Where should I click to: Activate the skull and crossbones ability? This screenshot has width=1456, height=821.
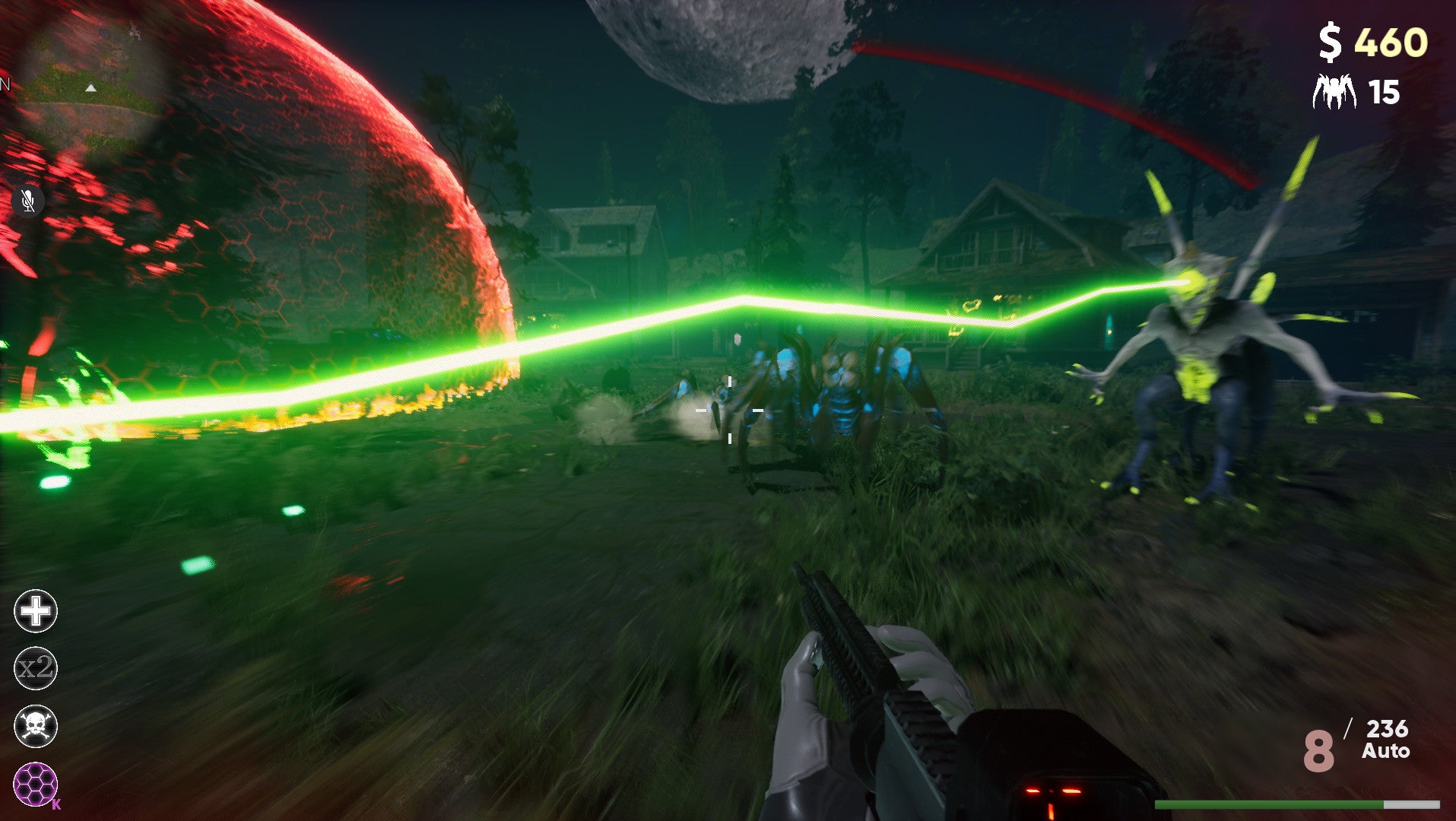point(36,726)
